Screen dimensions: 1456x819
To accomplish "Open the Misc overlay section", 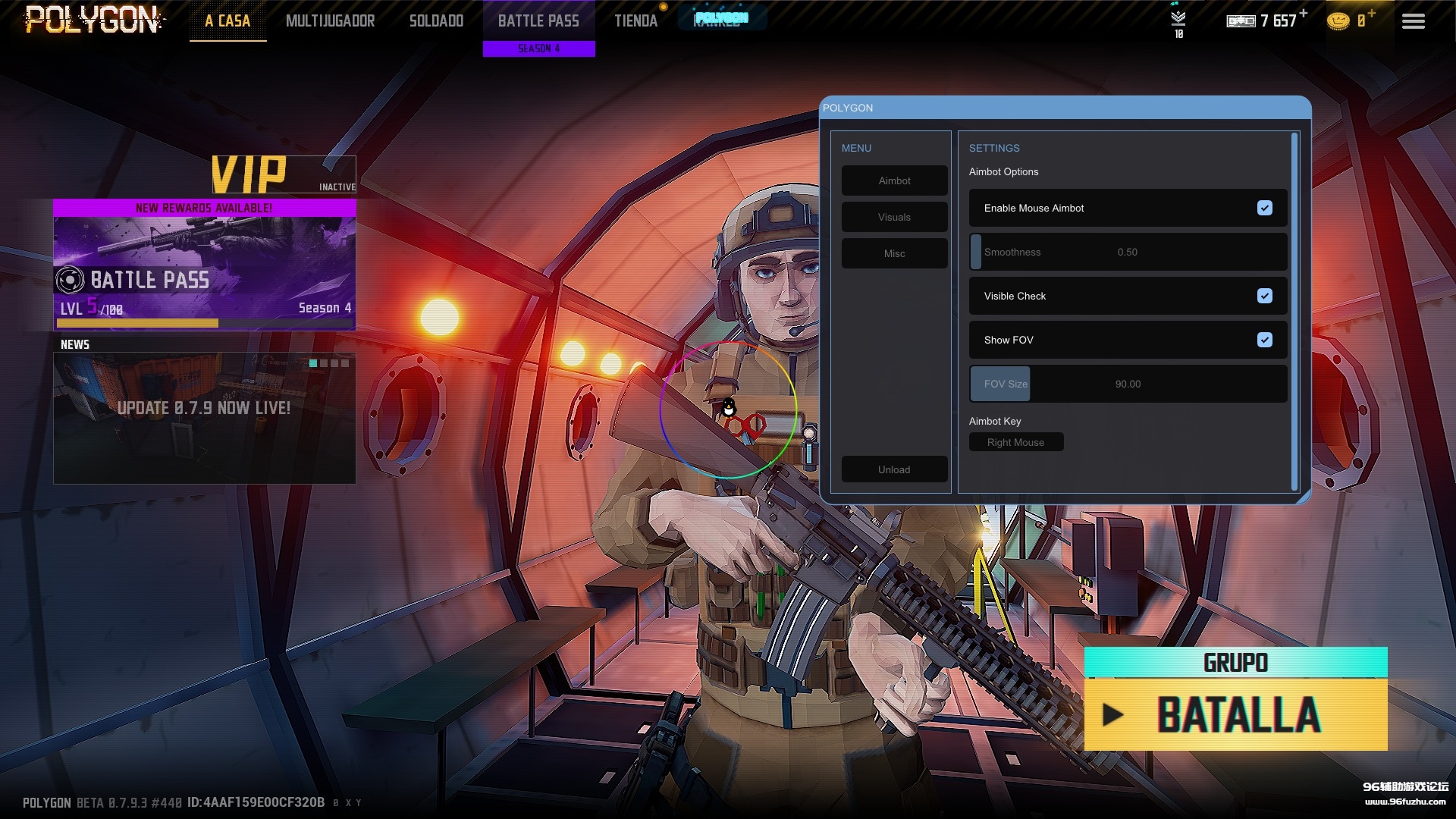I will [894, 253].
